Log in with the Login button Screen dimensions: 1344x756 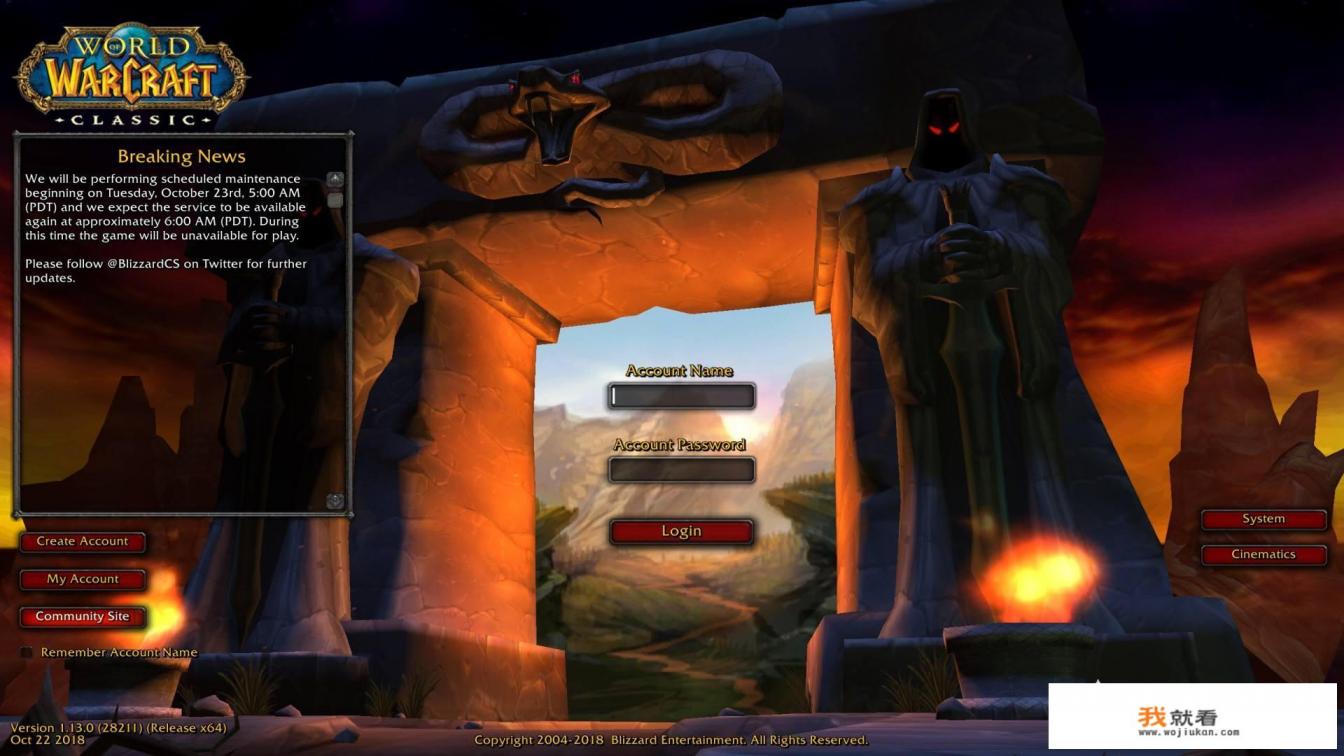click(681, 532)
